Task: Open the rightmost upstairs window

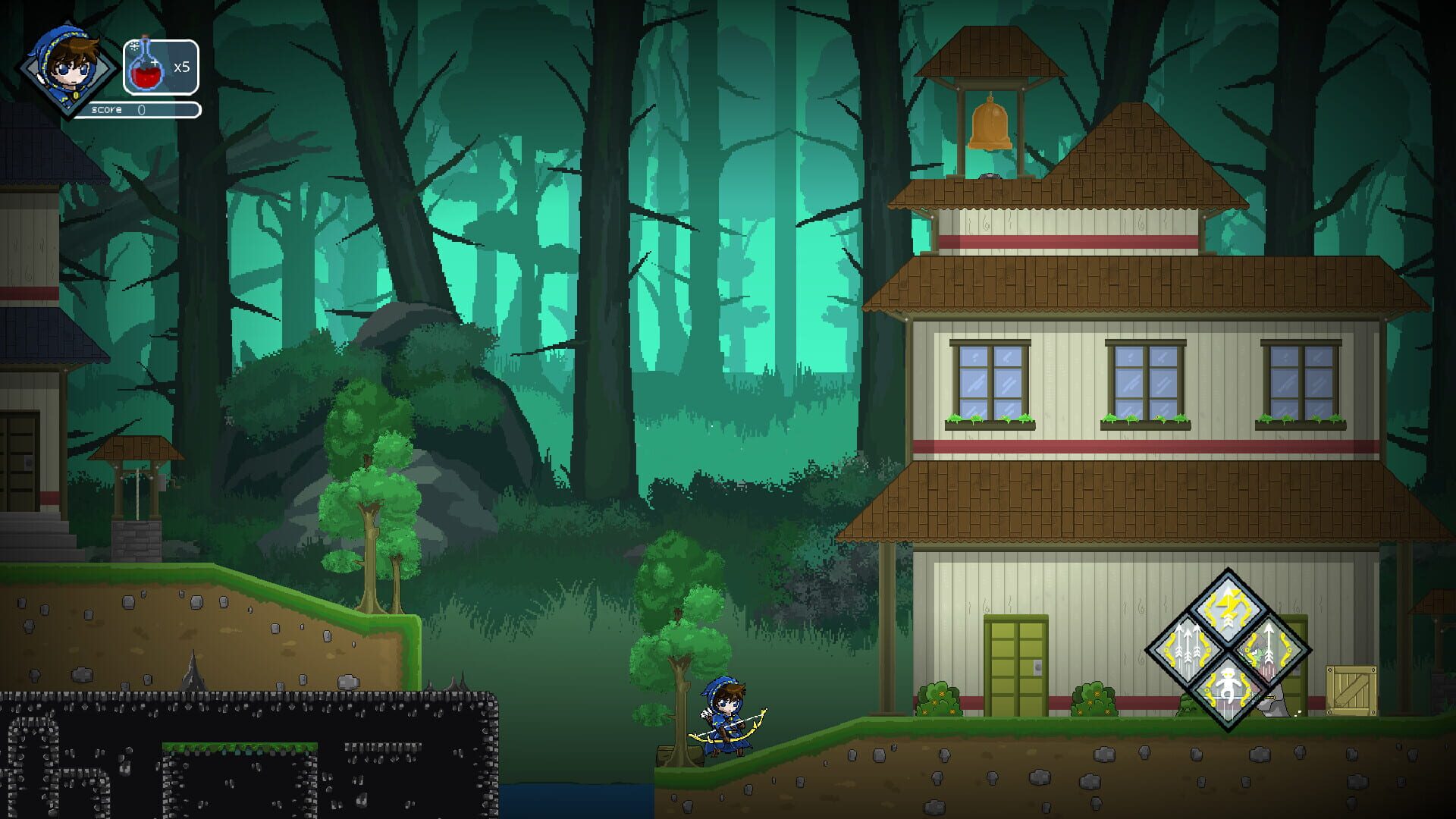Action: coord(1302,378)
